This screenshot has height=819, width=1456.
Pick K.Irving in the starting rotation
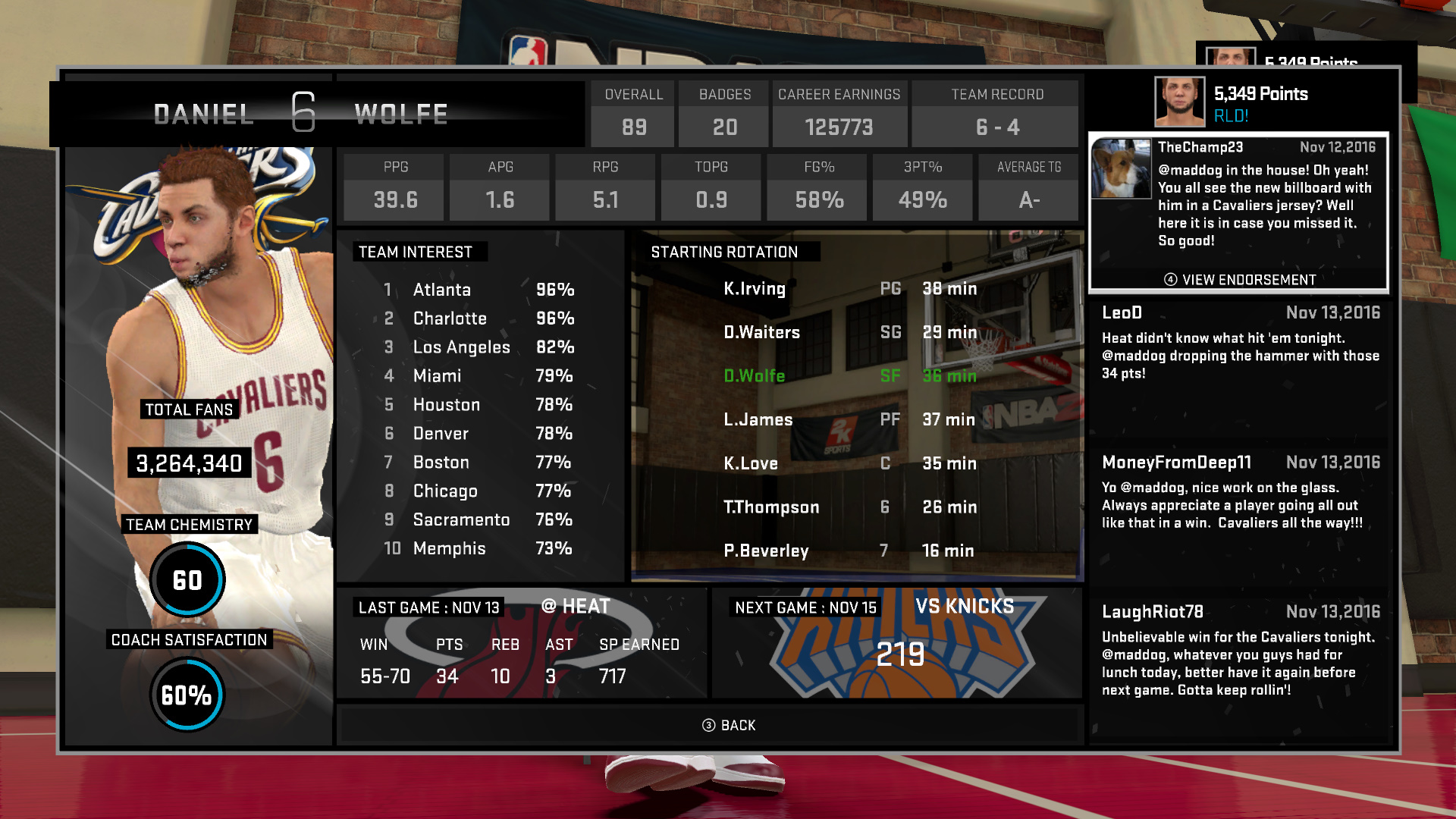[849, 289]
